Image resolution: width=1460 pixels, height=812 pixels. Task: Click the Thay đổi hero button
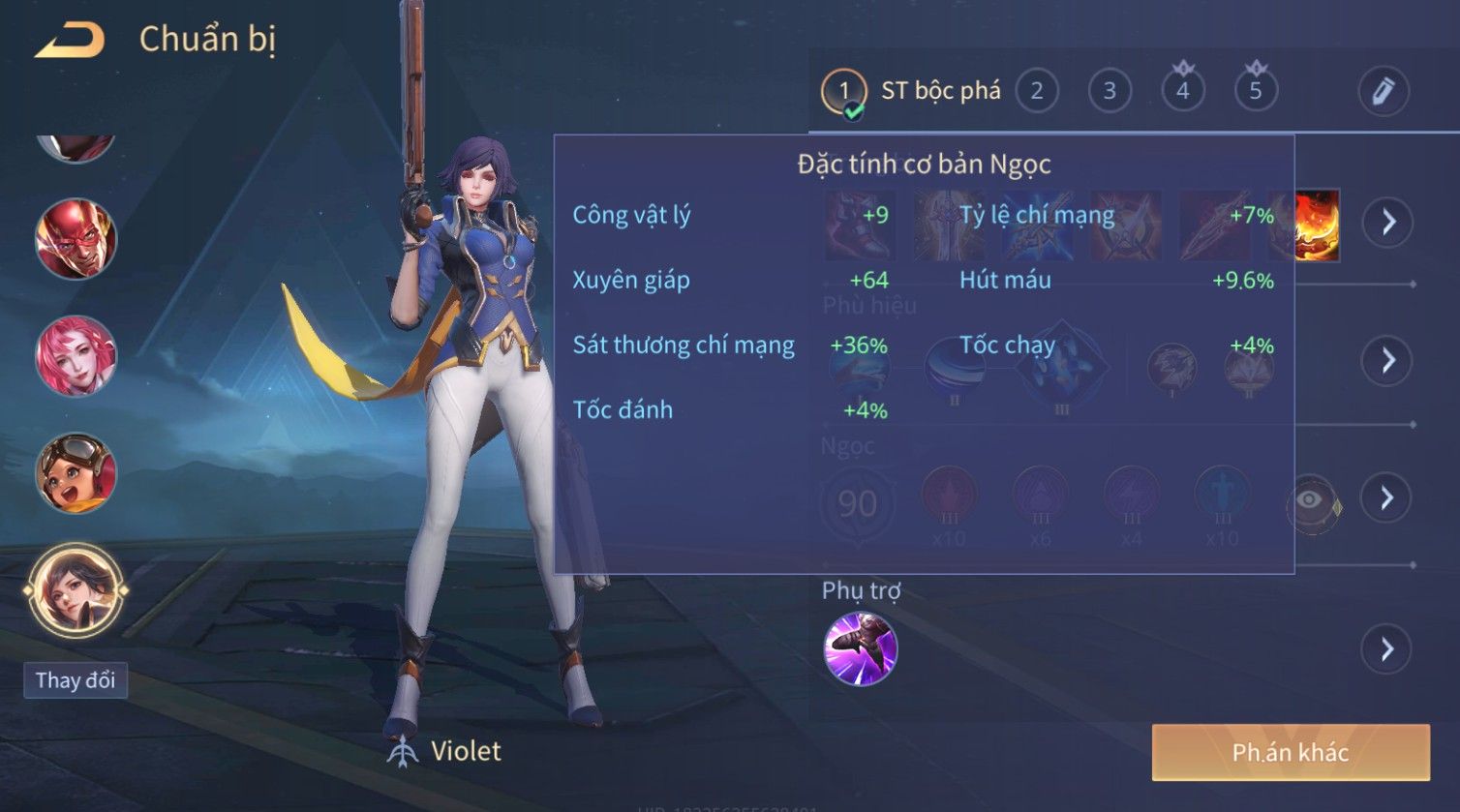(x=76, y=680)
